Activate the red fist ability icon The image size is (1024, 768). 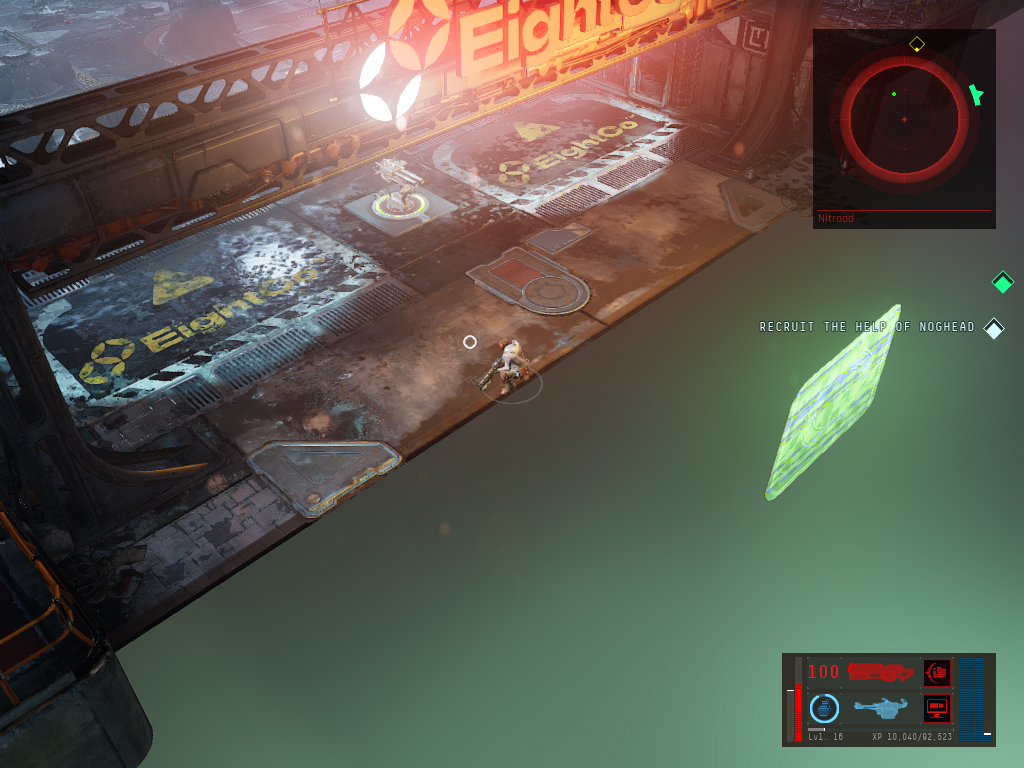[x=937, y=672]
